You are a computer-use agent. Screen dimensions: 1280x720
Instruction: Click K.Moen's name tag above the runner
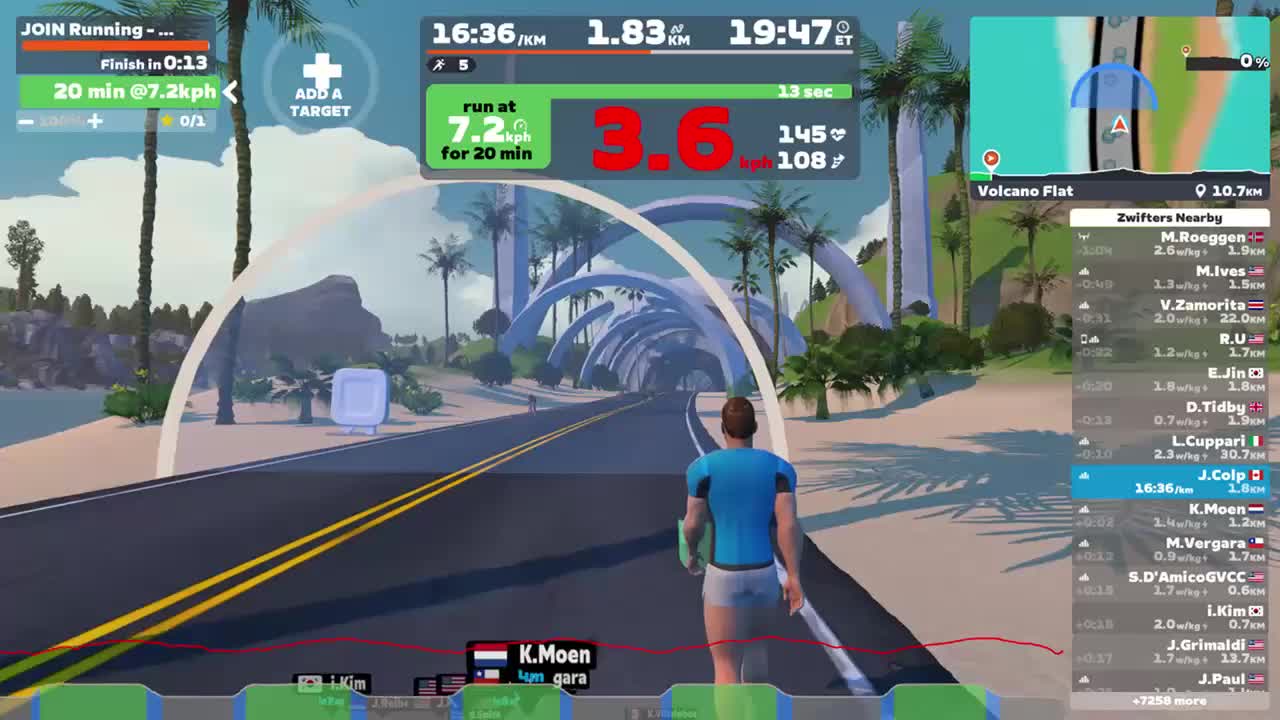coord(553,655)
